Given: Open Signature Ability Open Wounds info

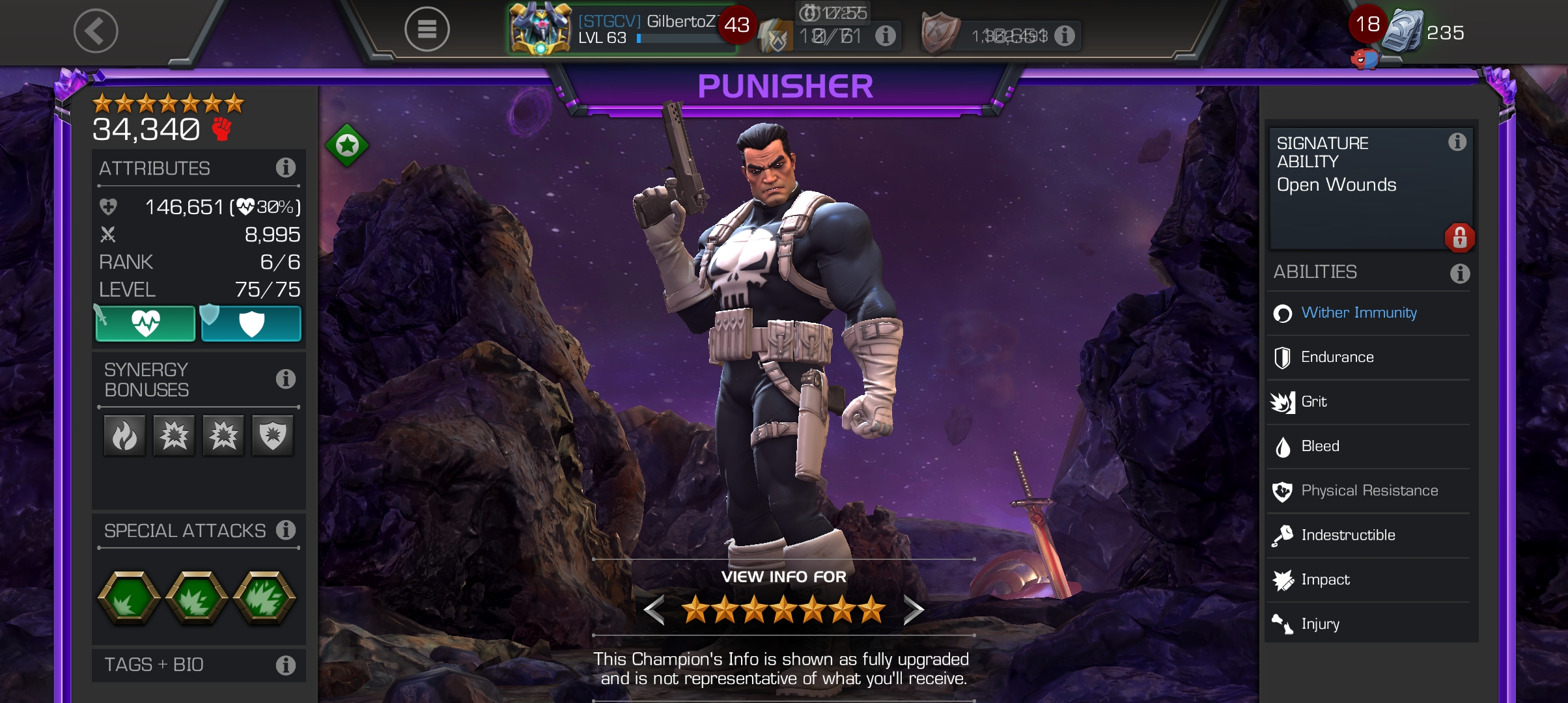Looking at the screenshot, I should pyautogui.click(x=1457, y=142).
